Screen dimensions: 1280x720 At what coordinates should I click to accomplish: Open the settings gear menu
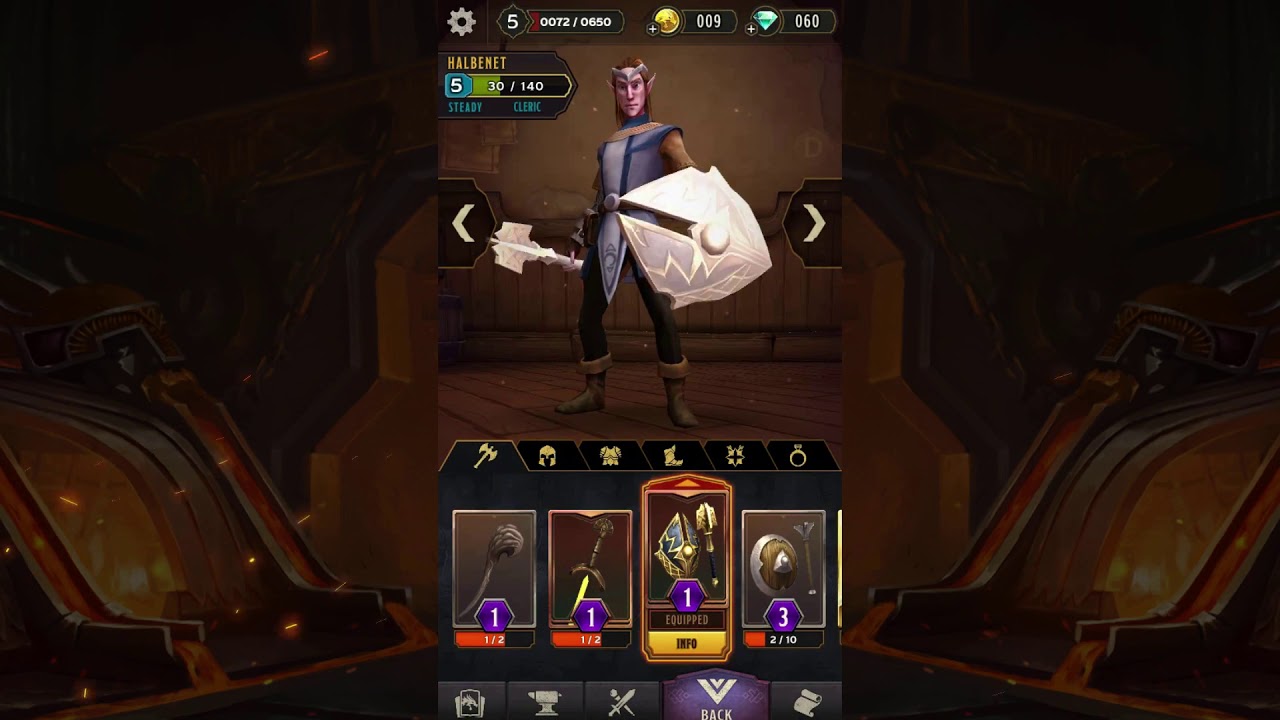coord(461,22)
